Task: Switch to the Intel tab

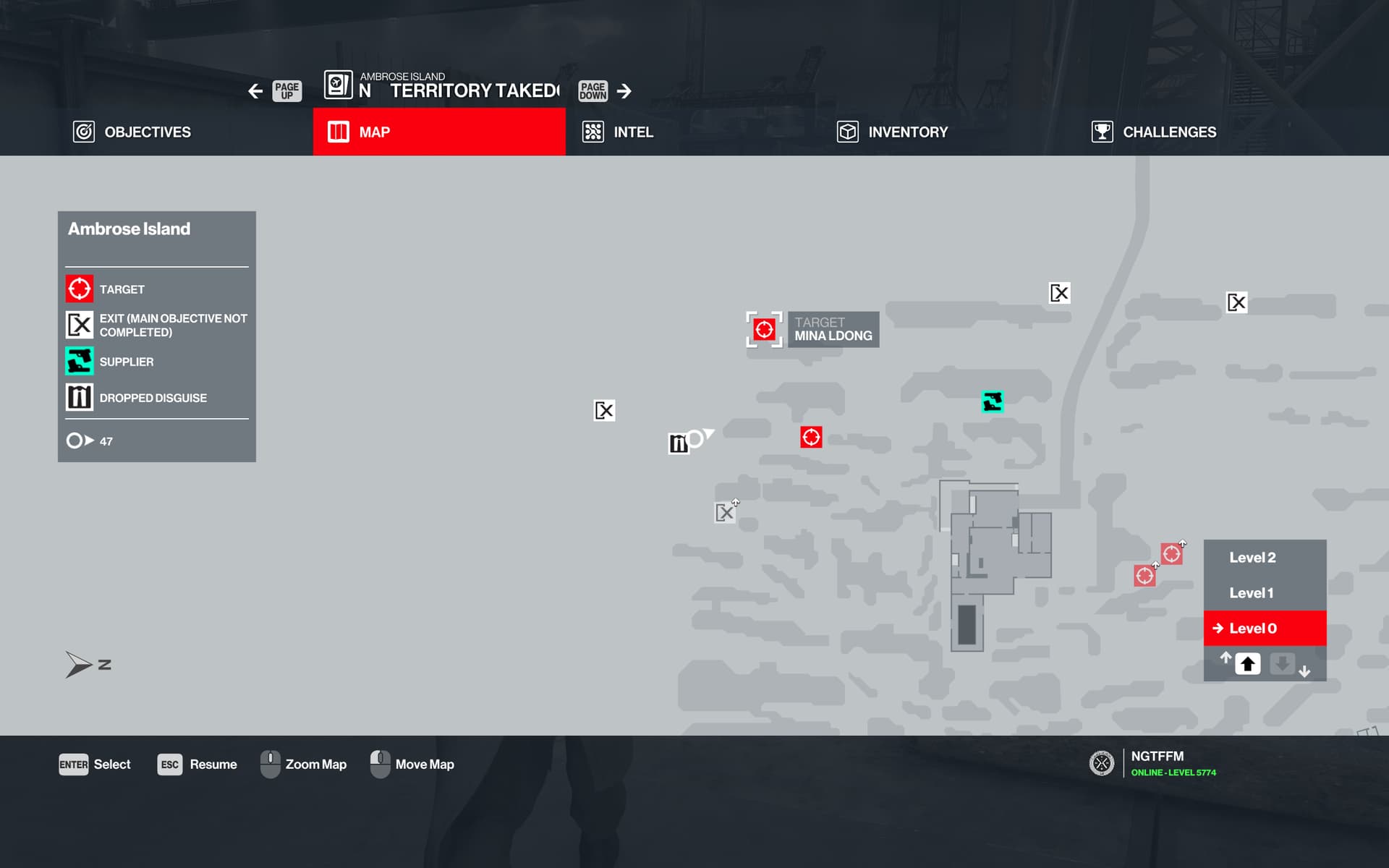Action: (x=619, y=132)
